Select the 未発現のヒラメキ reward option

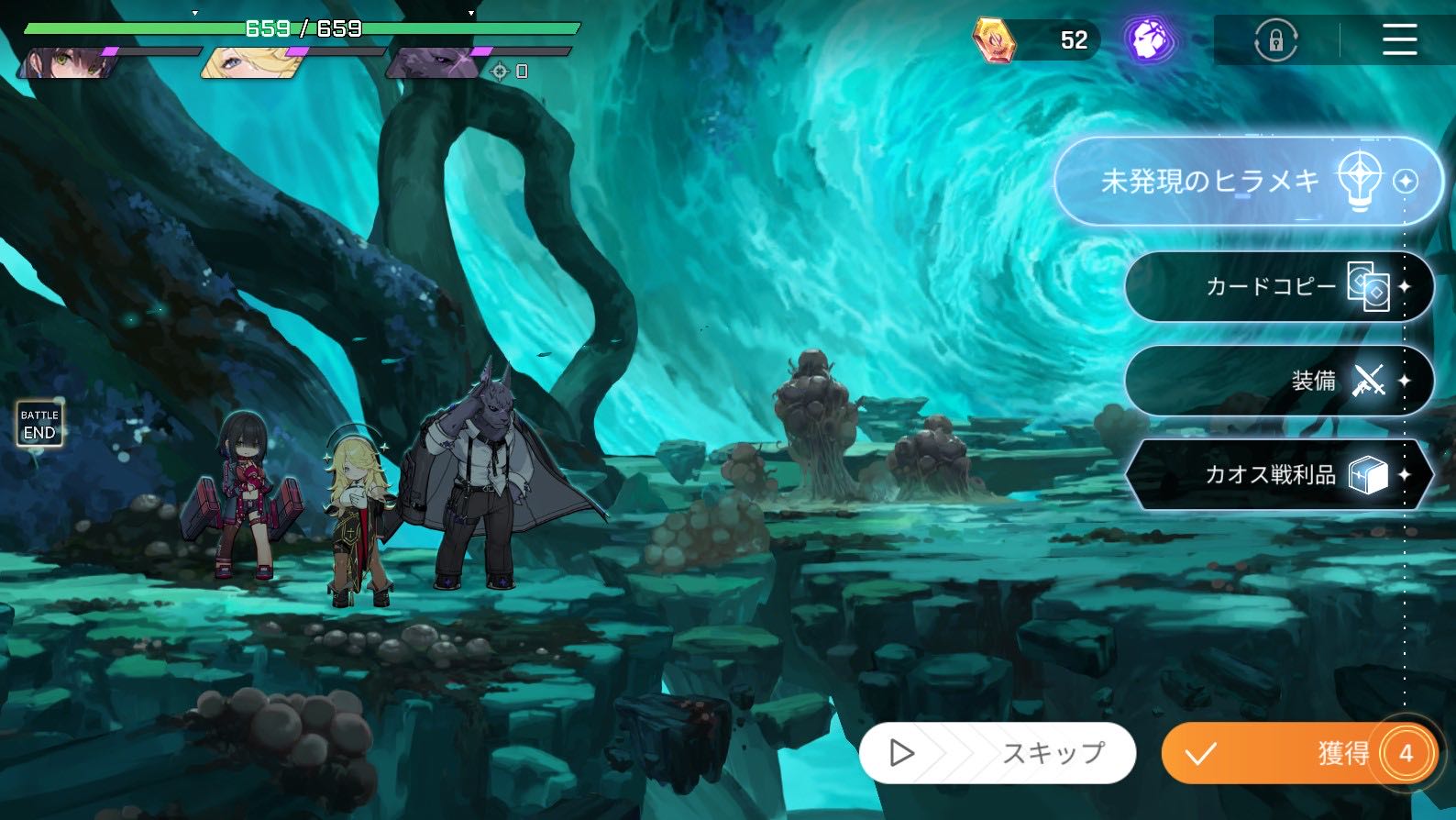pyautogui.click(x=1247, y=182)
